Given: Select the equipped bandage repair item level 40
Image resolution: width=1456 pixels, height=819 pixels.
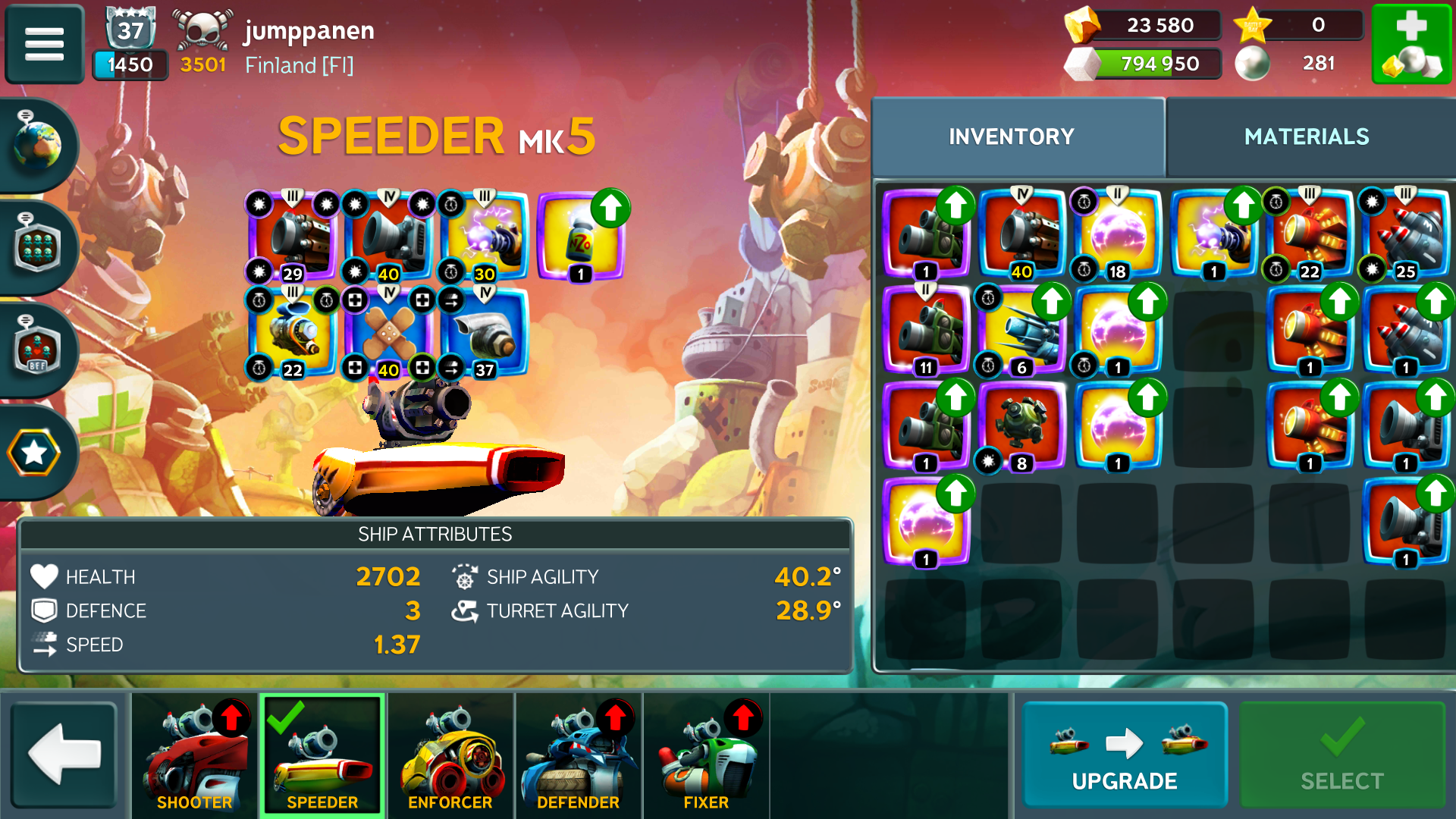Looking at the screenshot, I should (388, 332).
